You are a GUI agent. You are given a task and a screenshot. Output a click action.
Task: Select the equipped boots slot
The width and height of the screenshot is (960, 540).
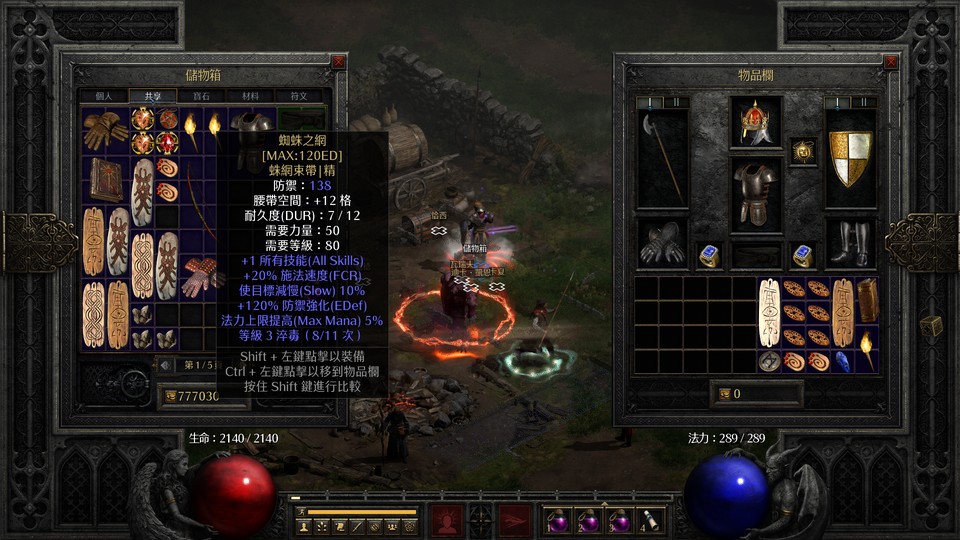[850, 244]
